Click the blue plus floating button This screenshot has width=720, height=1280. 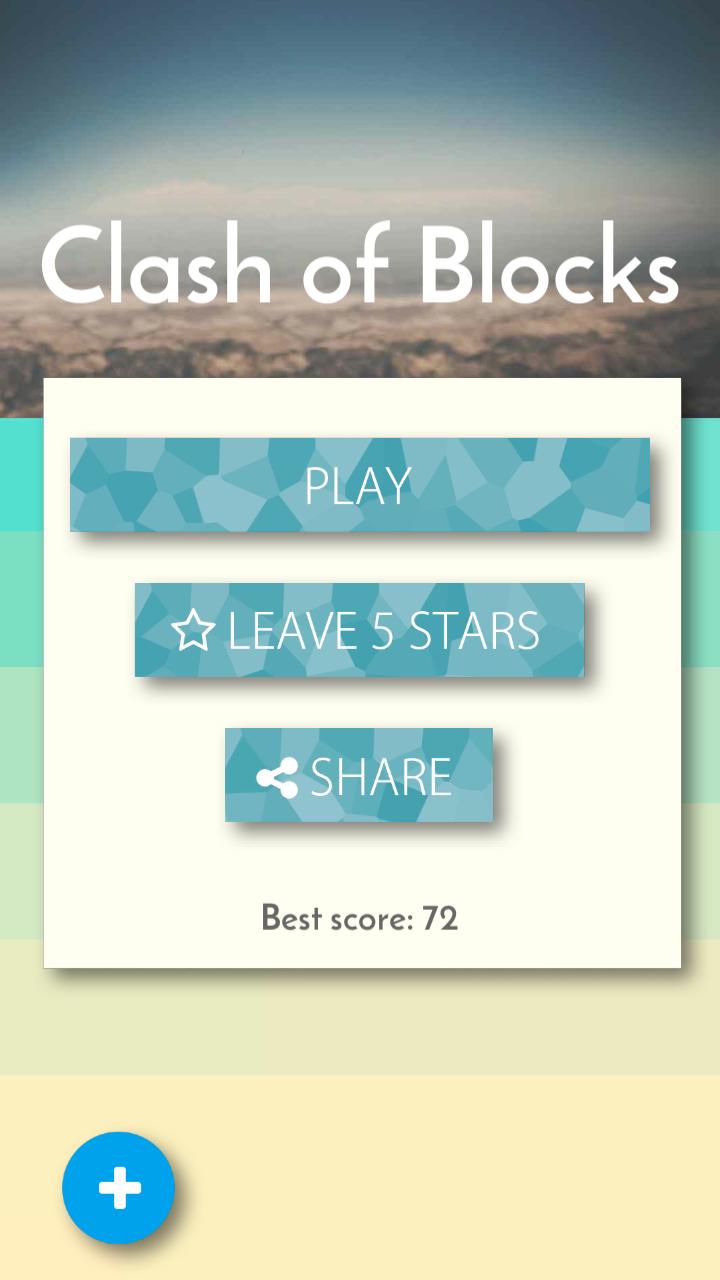pos(119,1188)
